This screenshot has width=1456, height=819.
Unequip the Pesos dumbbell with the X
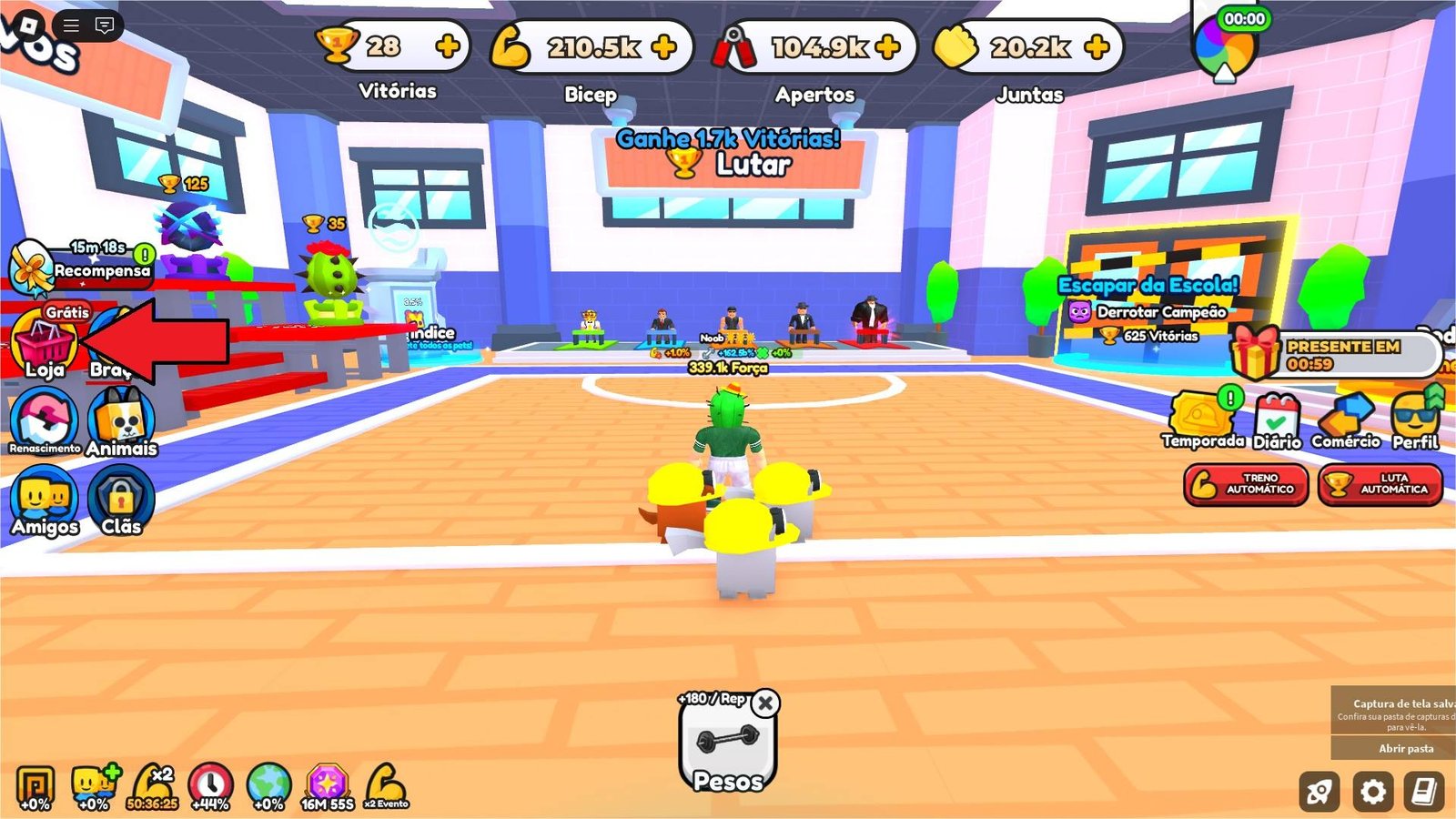pyautogui.click(x=766, y=703)
